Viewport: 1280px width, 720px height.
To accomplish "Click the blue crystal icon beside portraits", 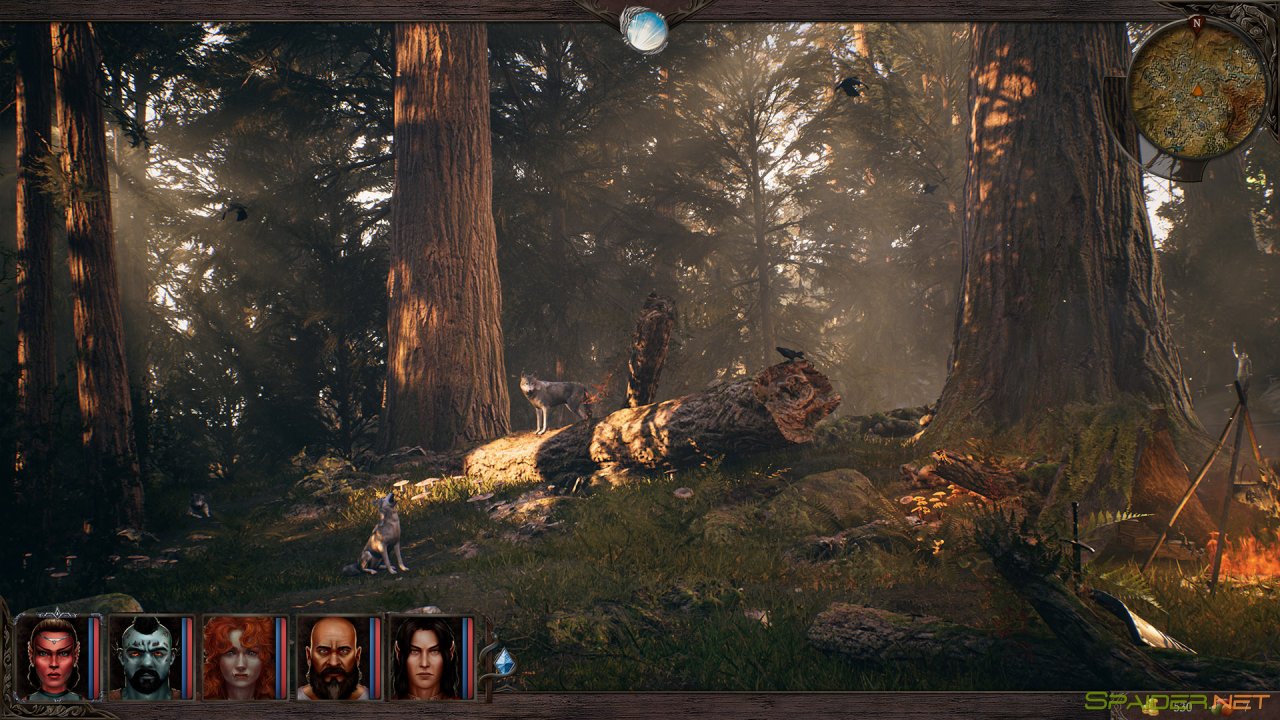I will (505, 661).
